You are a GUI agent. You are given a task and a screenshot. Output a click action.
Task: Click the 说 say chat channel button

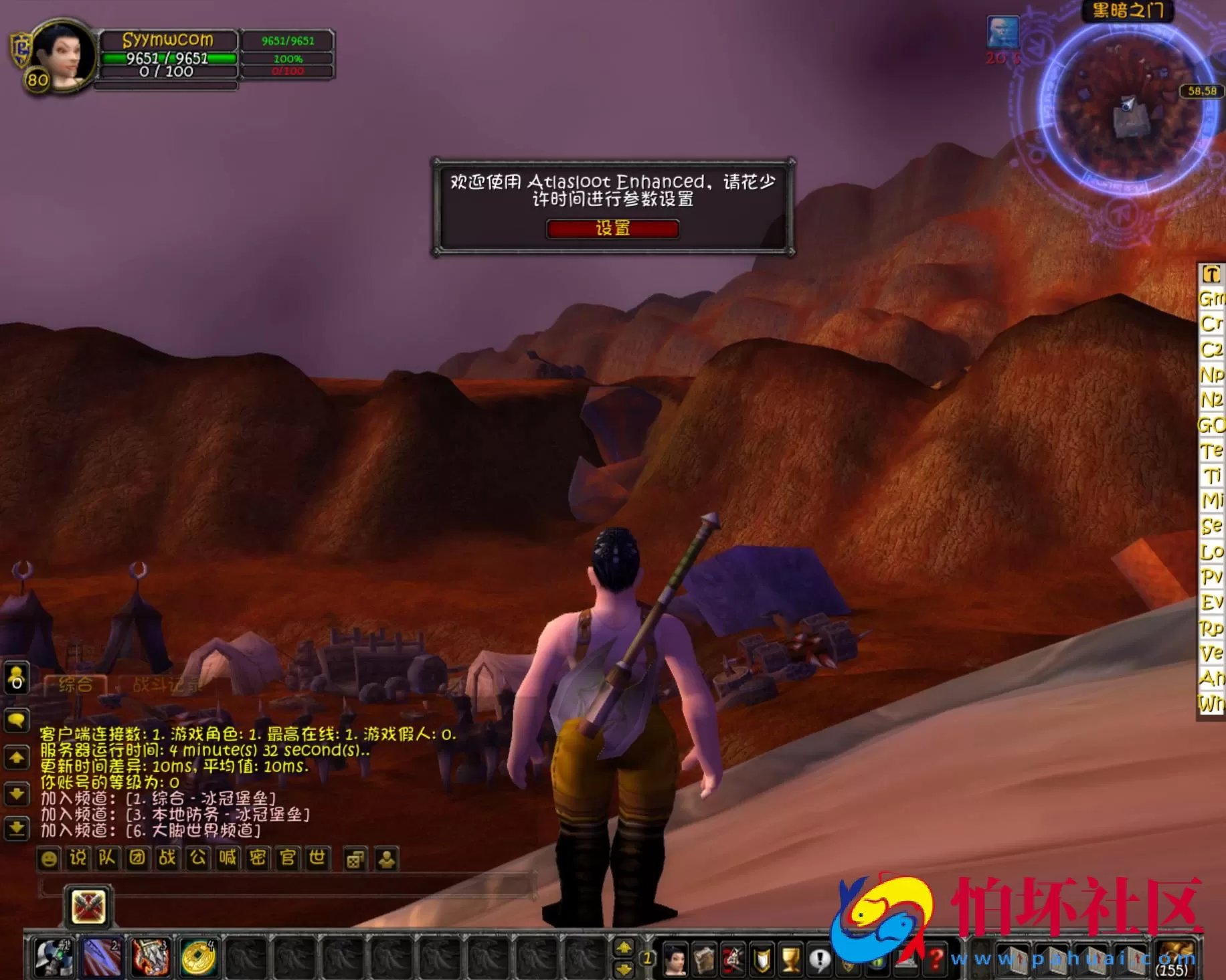(78, 860)
